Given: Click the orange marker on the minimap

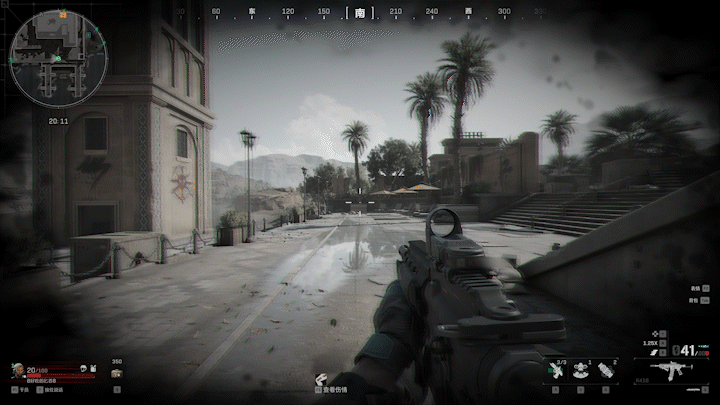Looking at the screenshot, I should point(62,15).
